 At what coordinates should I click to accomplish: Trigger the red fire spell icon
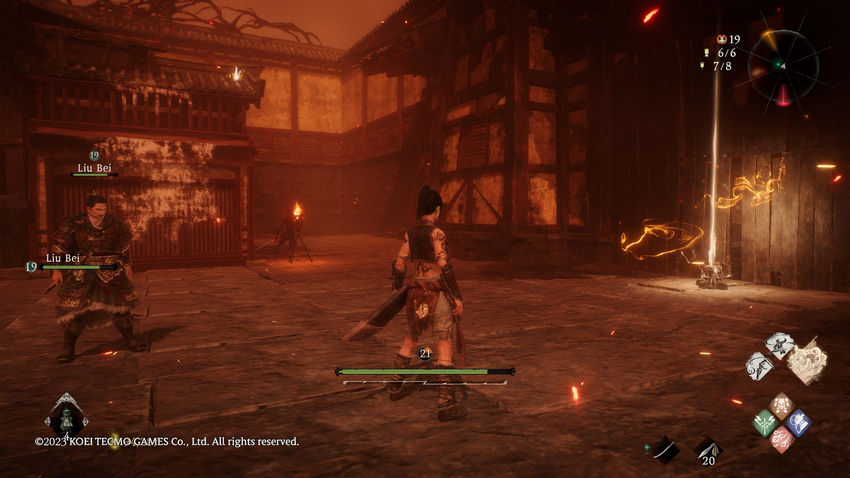781,438
